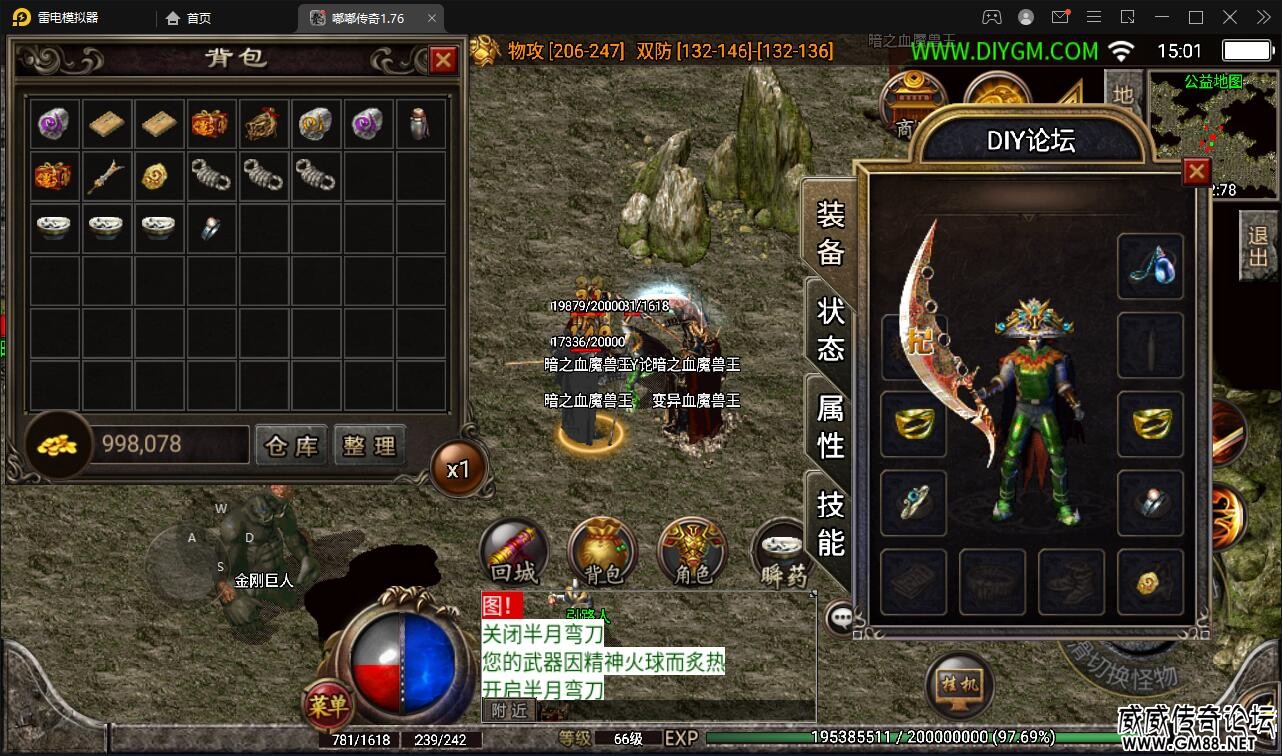Image resolution: width=1282 pixels, height=756 pixels.
Task: Sort the backpack with 整理 button
Action: pos(369,445)
